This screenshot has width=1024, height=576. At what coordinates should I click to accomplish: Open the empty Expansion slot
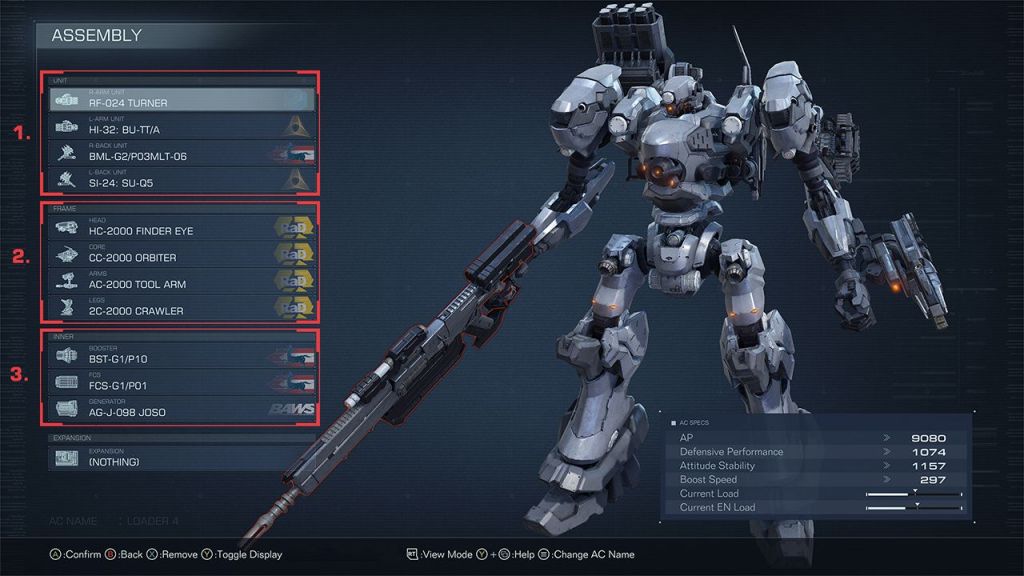point(181,458)
